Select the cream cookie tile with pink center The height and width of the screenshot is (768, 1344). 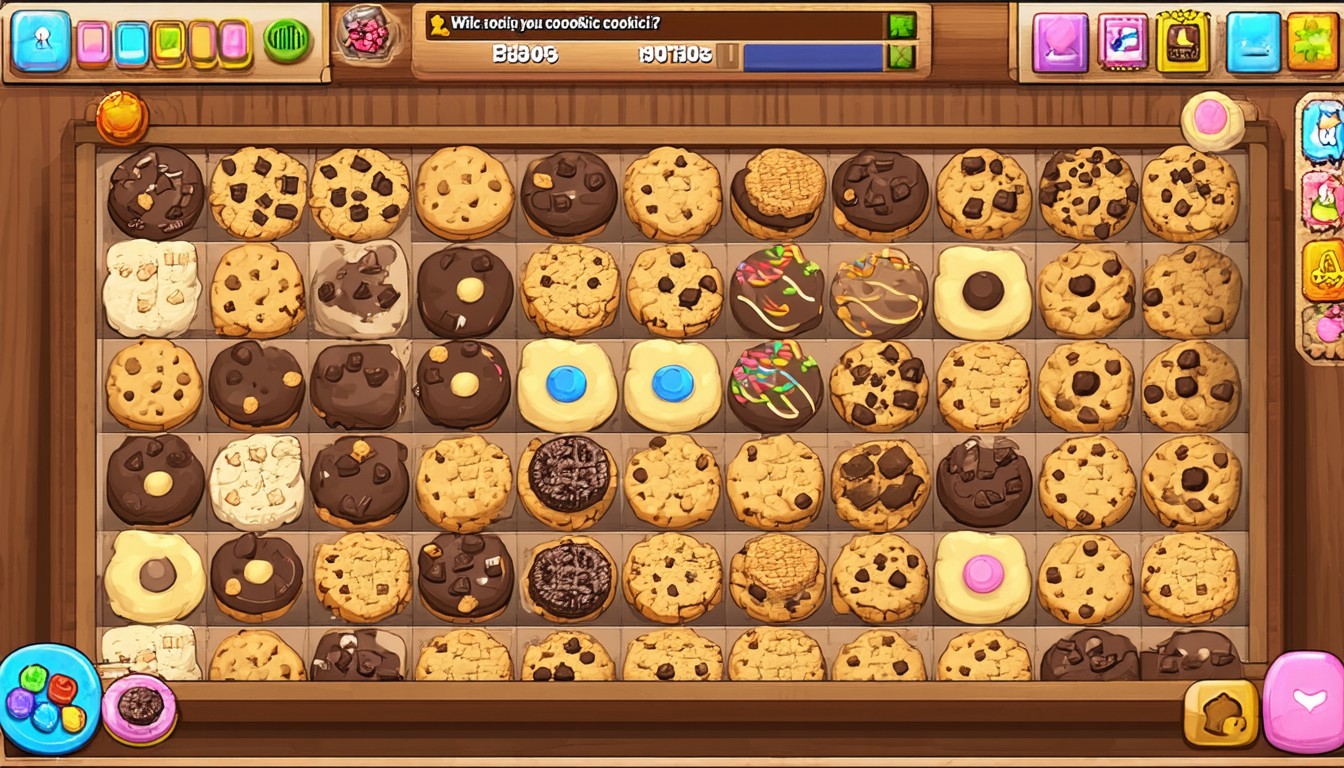[x=982, y=576]
